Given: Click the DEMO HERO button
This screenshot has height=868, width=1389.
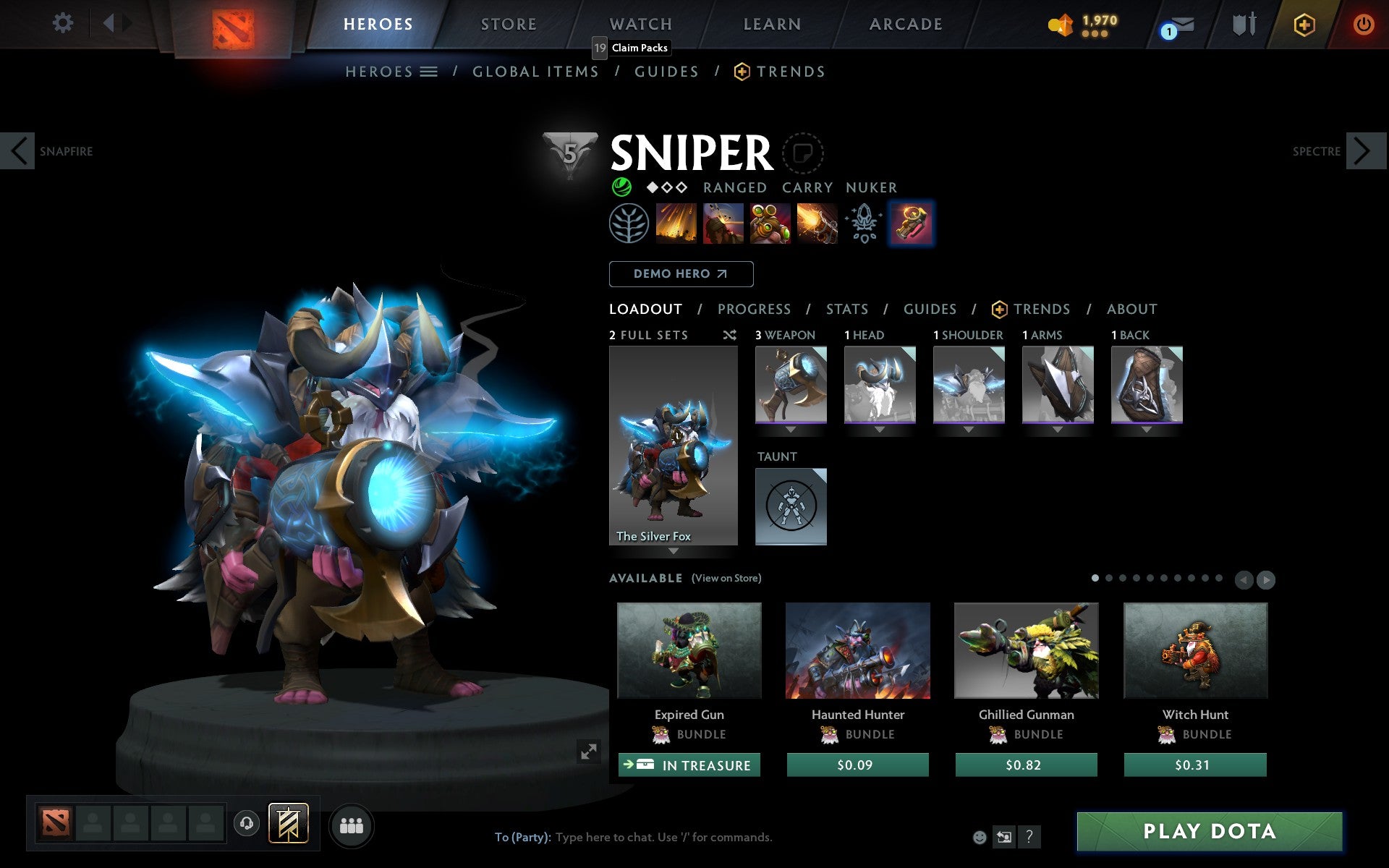Looking at the screenshot, I should click(x=681, y=273).
